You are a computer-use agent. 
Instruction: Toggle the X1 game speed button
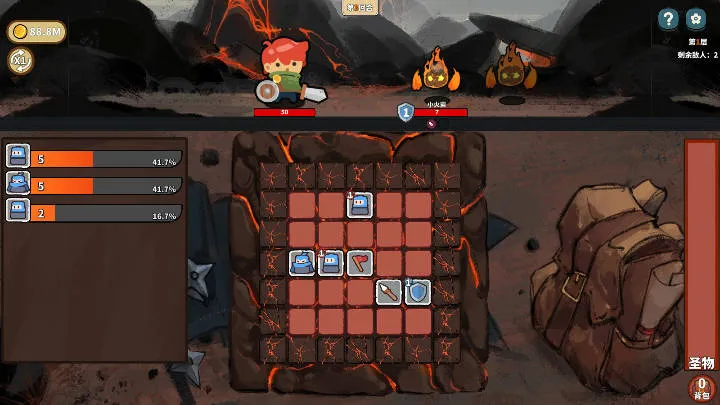[20, 61]
